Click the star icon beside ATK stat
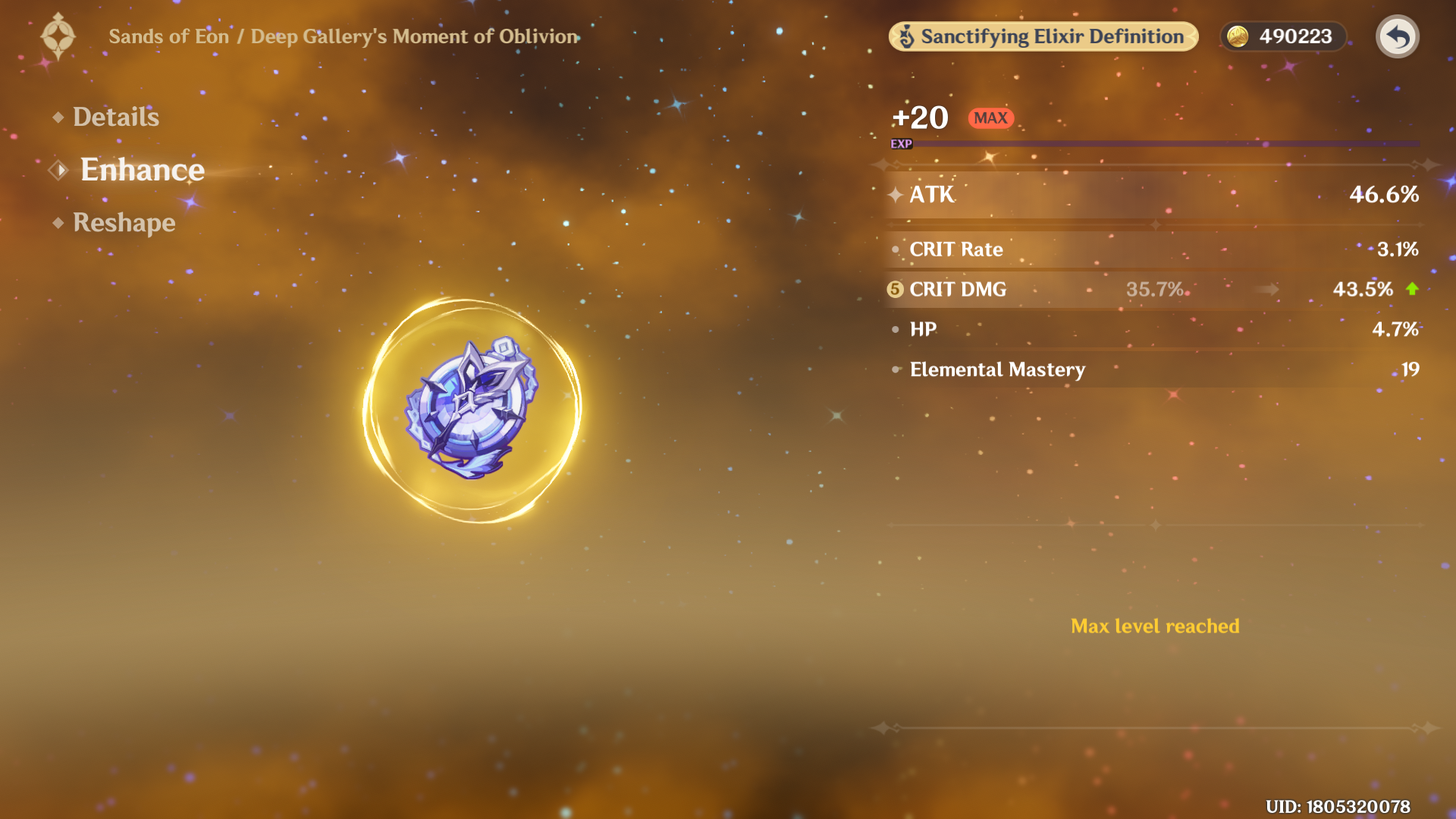 (895, 195)
